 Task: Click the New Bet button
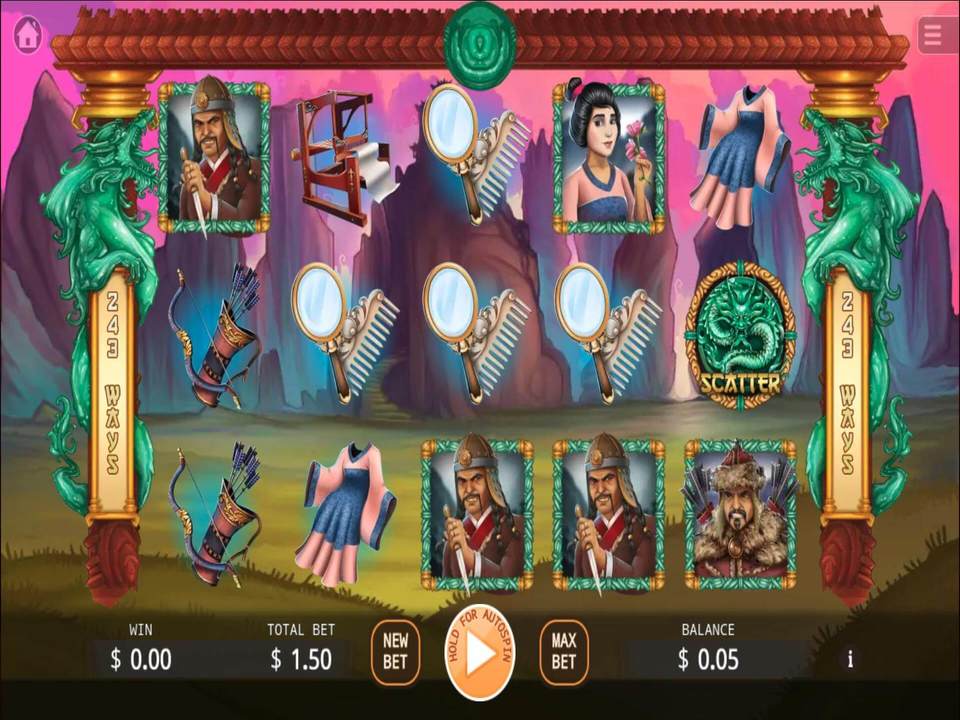[x=395, y=653]
